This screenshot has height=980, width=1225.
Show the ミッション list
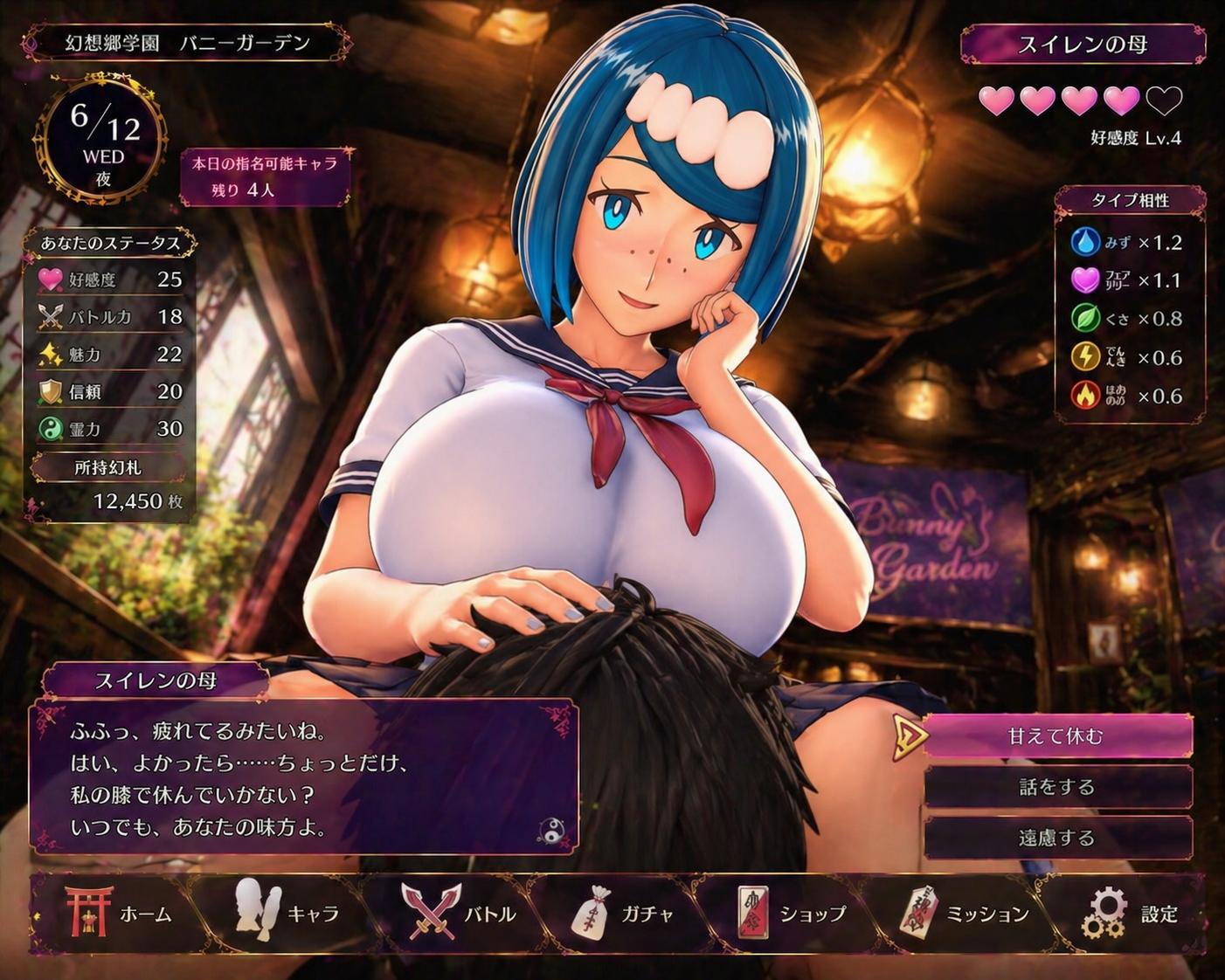(965, 914)
